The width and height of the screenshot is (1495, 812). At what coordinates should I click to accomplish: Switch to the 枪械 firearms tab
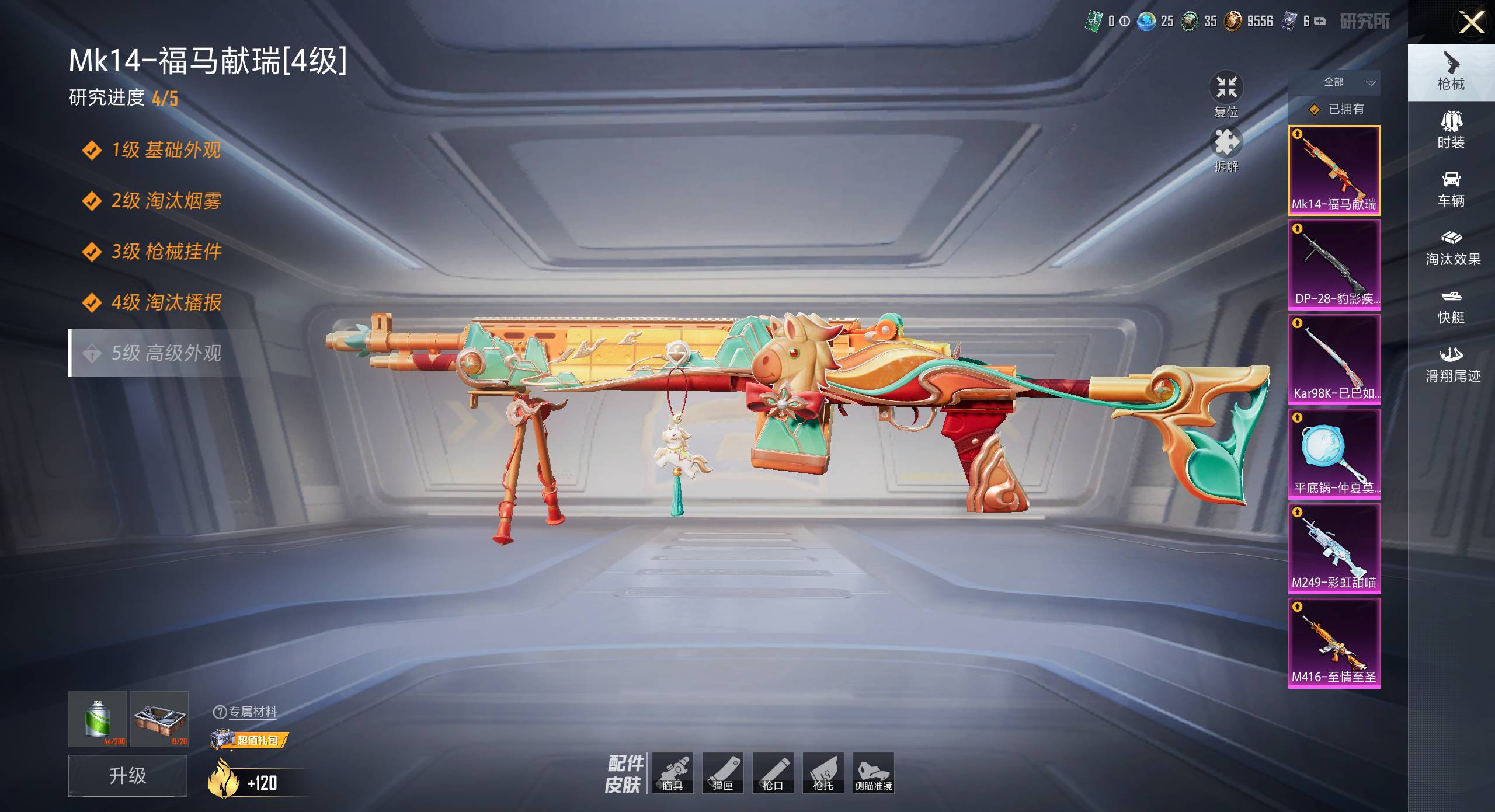pyautogui.click(x=1451, y=72)
